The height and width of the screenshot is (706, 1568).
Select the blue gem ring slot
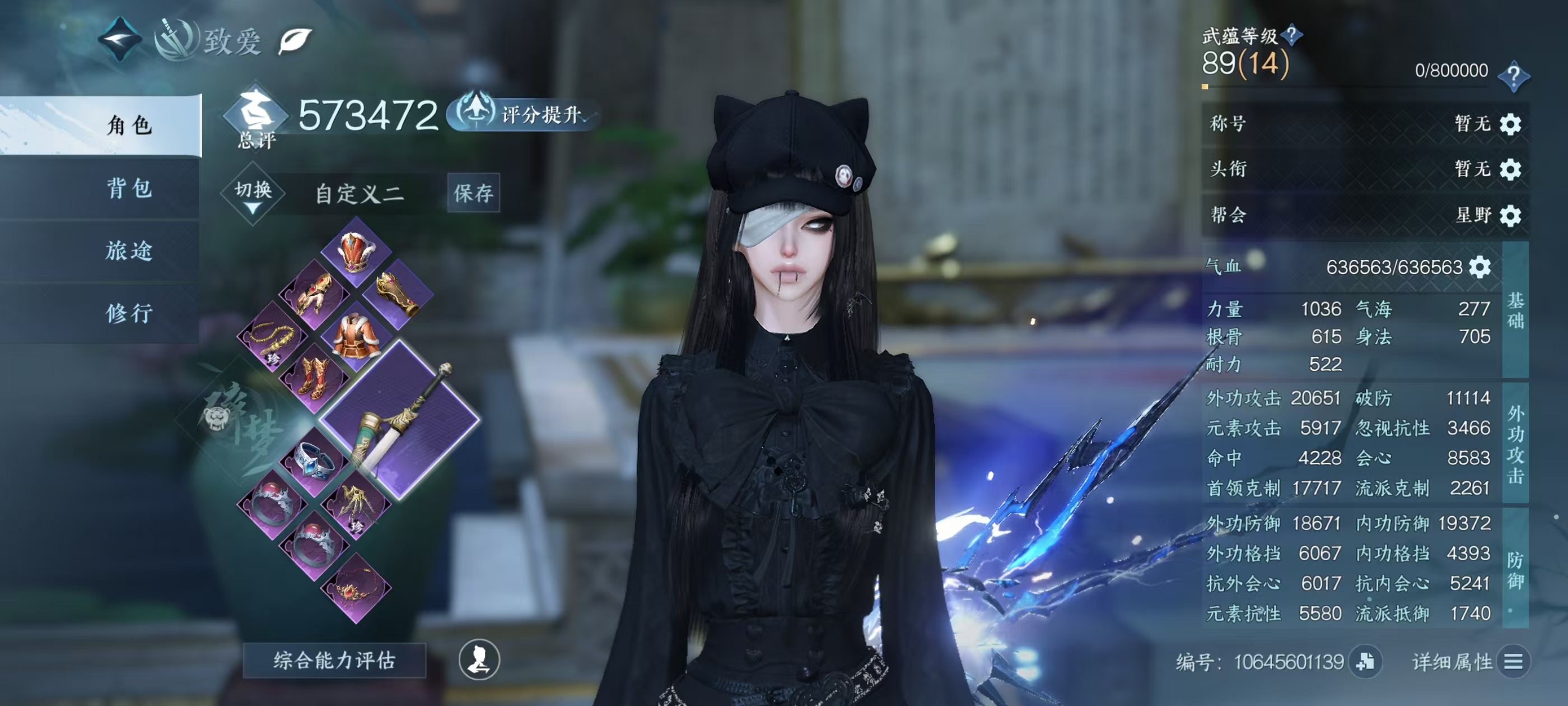pos(315,461)
